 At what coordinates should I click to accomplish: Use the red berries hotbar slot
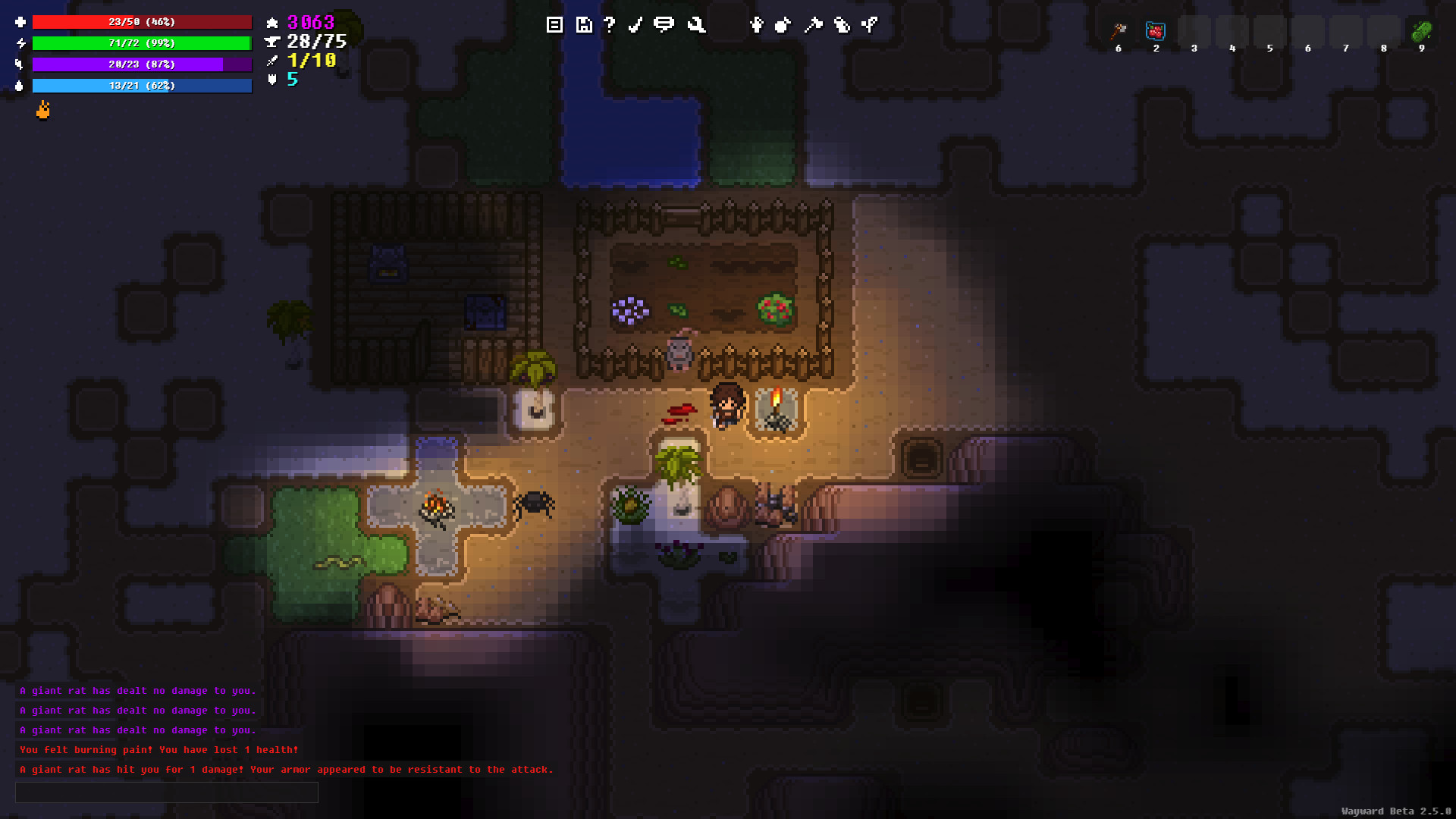click(1156, 31)
